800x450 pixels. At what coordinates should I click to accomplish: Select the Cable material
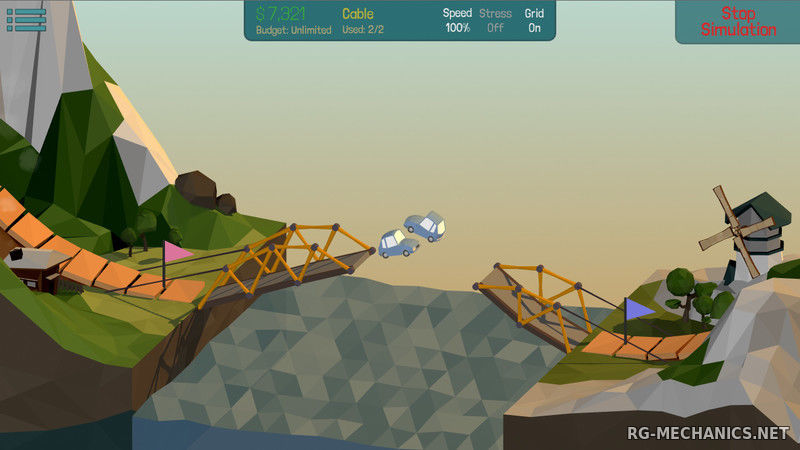pos(357,20)
